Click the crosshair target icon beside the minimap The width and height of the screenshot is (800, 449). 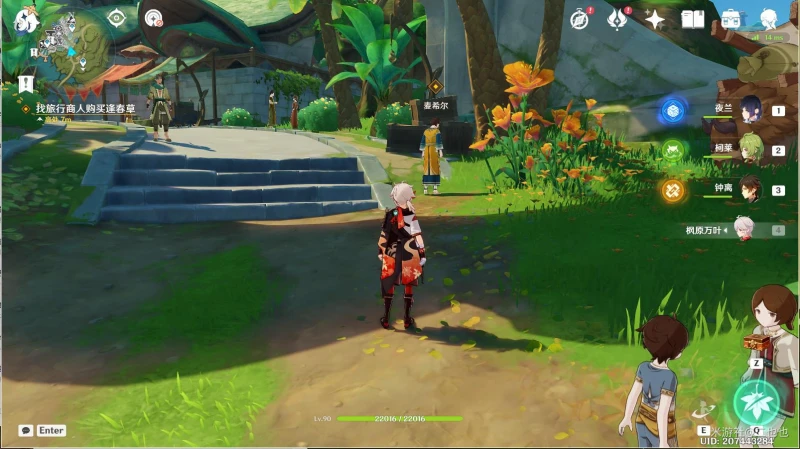[117, 17]
